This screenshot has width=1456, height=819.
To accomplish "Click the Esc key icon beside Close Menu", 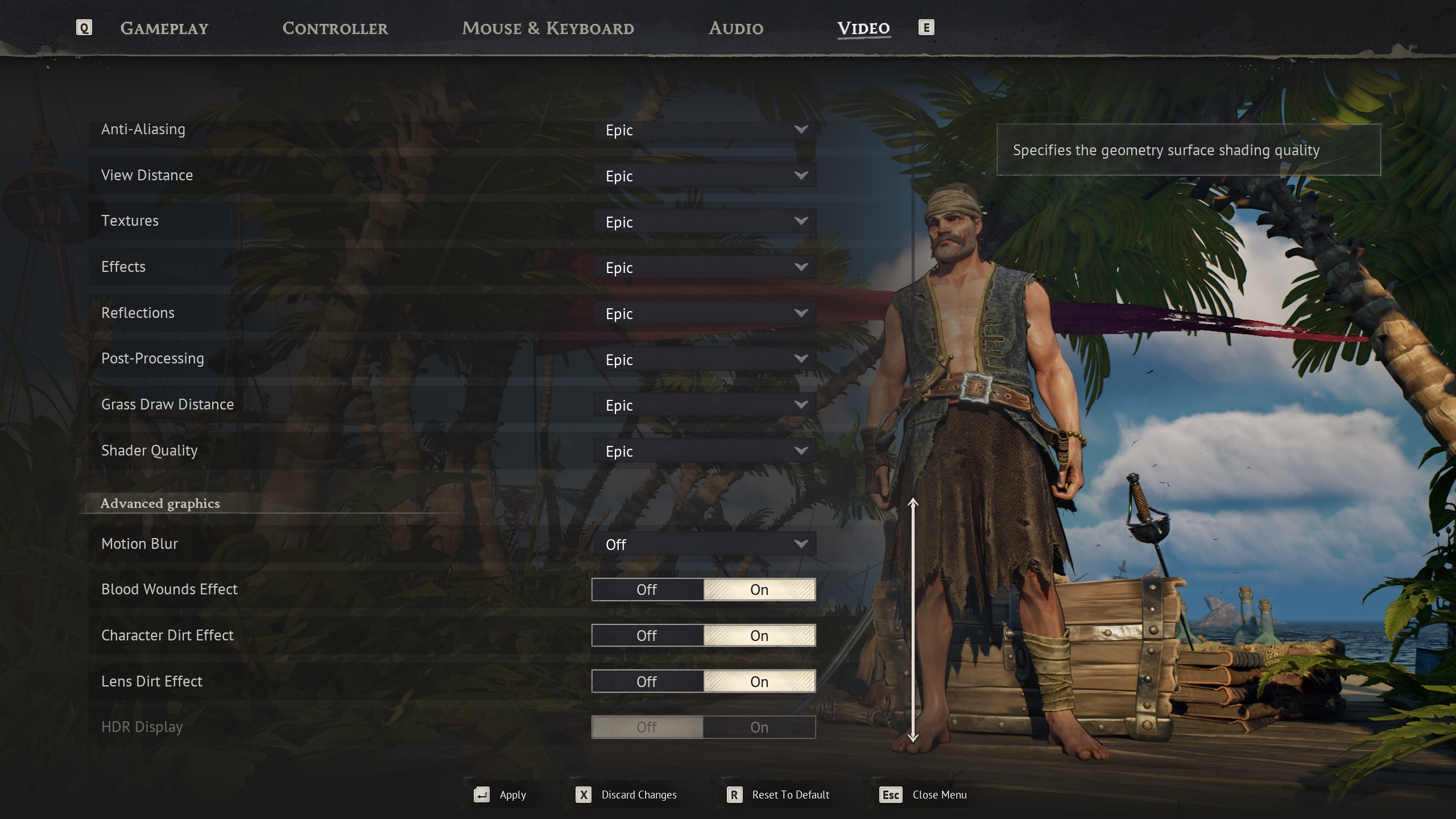I will point(890,795).
